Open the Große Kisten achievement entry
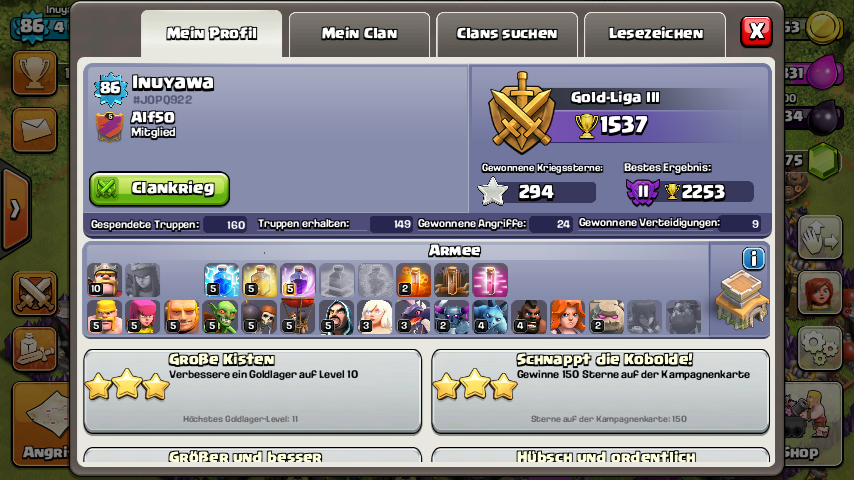Screen dimensions: 854x480 252,390
